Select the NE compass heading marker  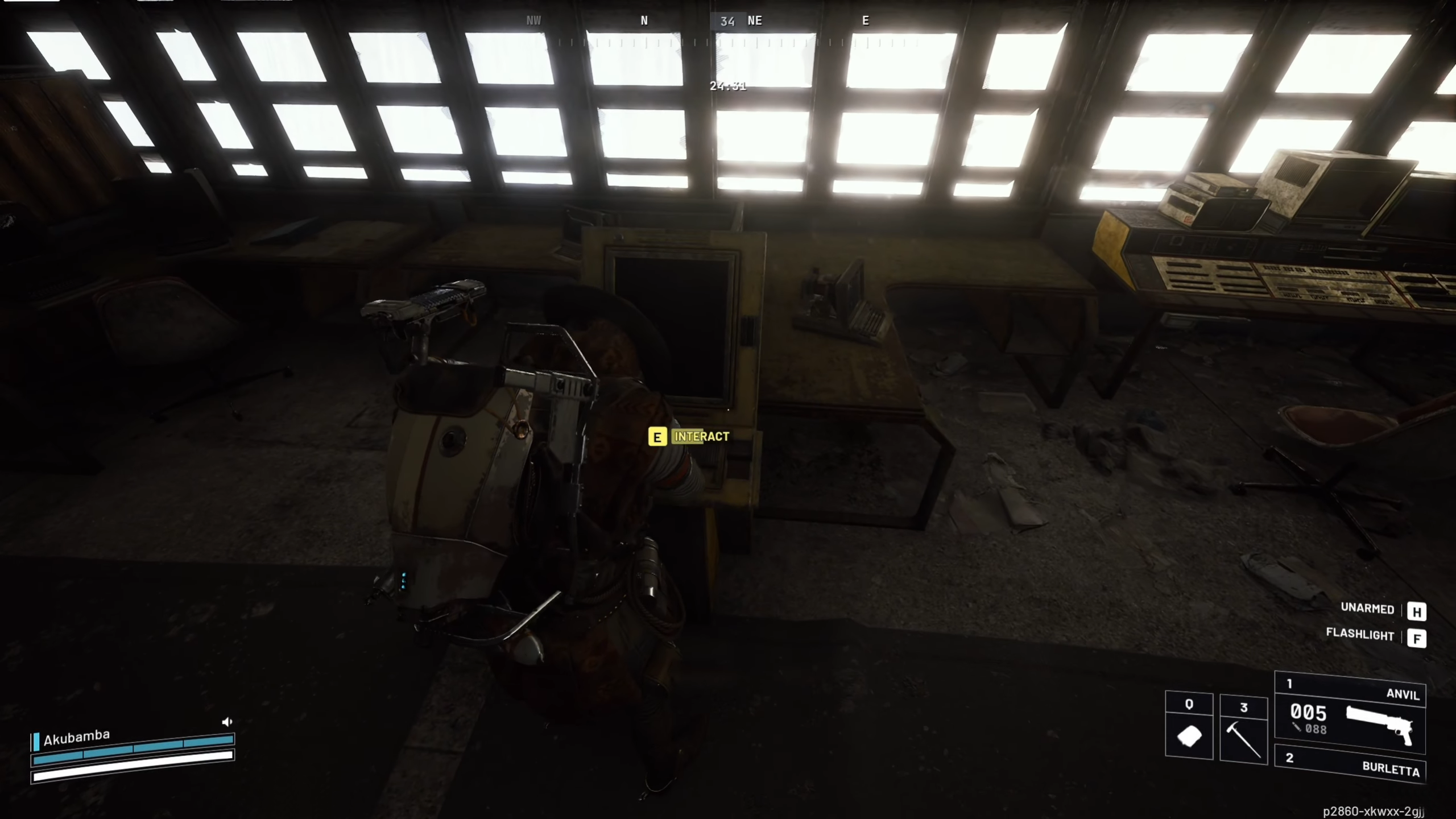tap(756, 21)
